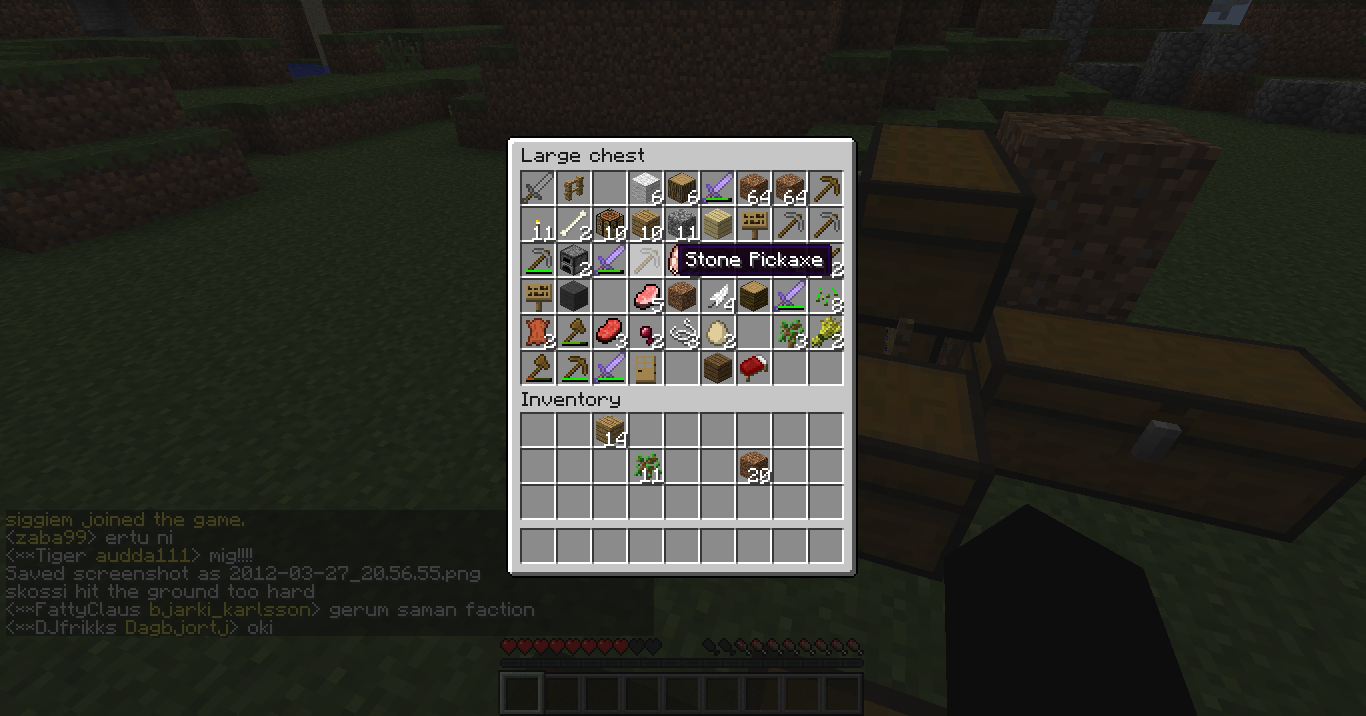Select the 19 wooden planks in inventory
The width and height of the screenshot is (1366, 716).
coord(609,431)
